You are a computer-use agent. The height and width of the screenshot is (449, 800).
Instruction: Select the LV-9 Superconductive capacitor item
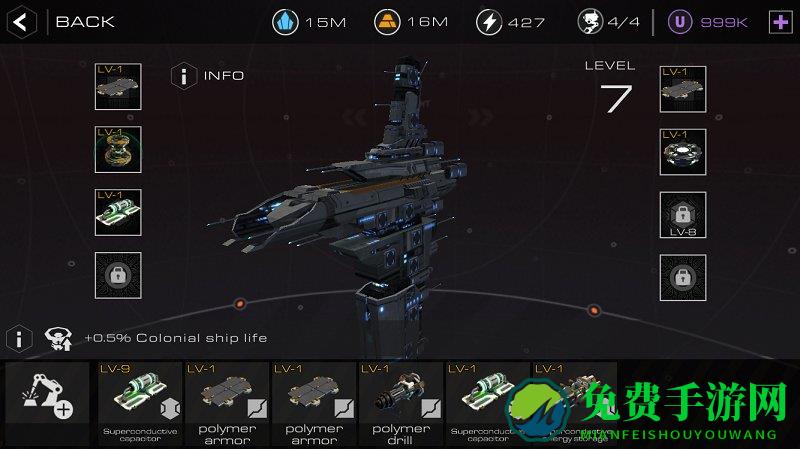point(140,400)
